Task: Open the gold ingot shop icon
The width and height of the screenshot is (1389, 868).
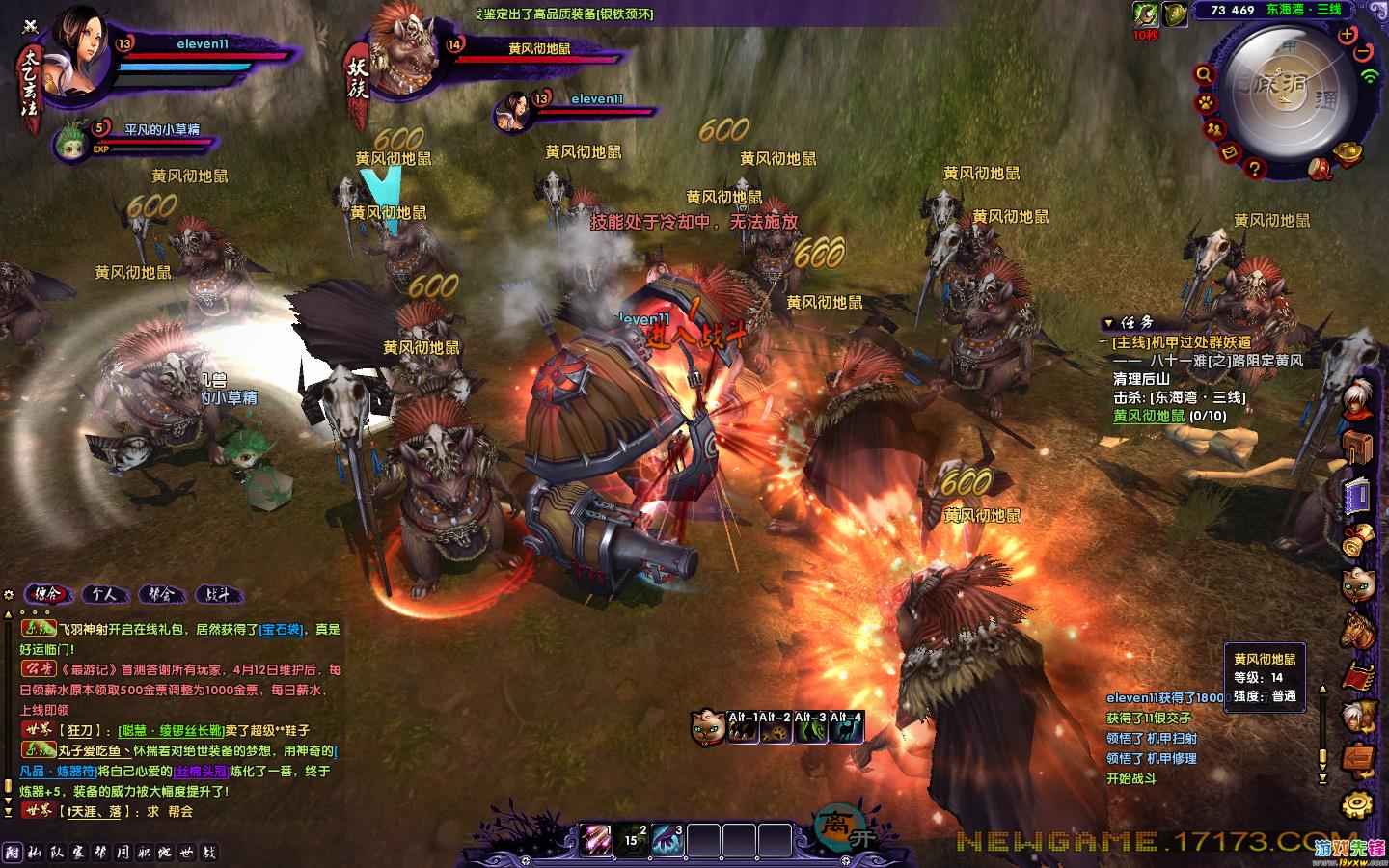Action: click(1348, 152)
